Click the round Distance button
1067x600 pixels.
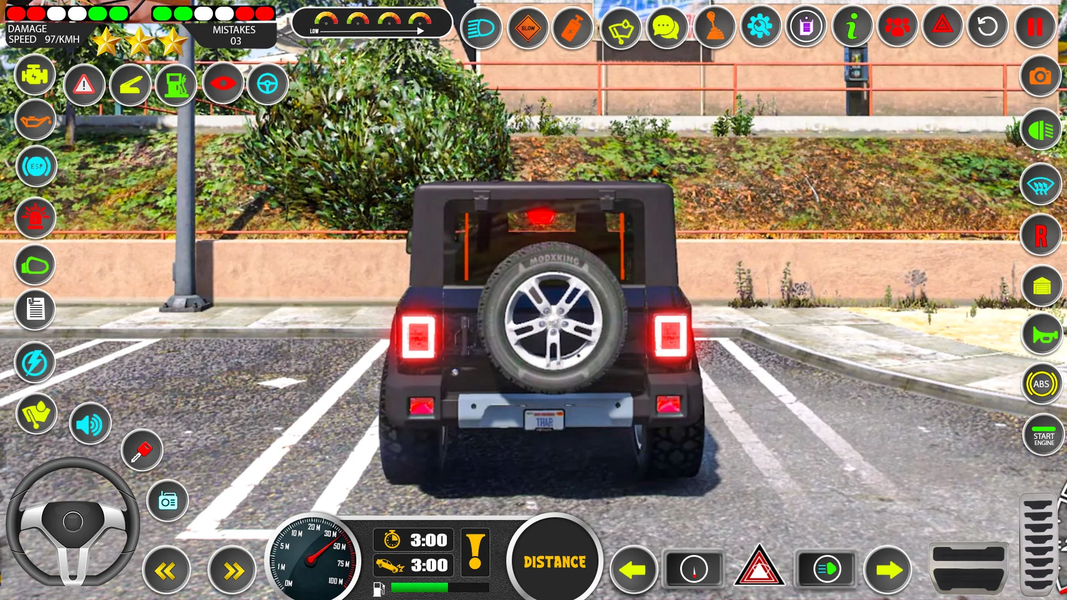coord(555,561)
